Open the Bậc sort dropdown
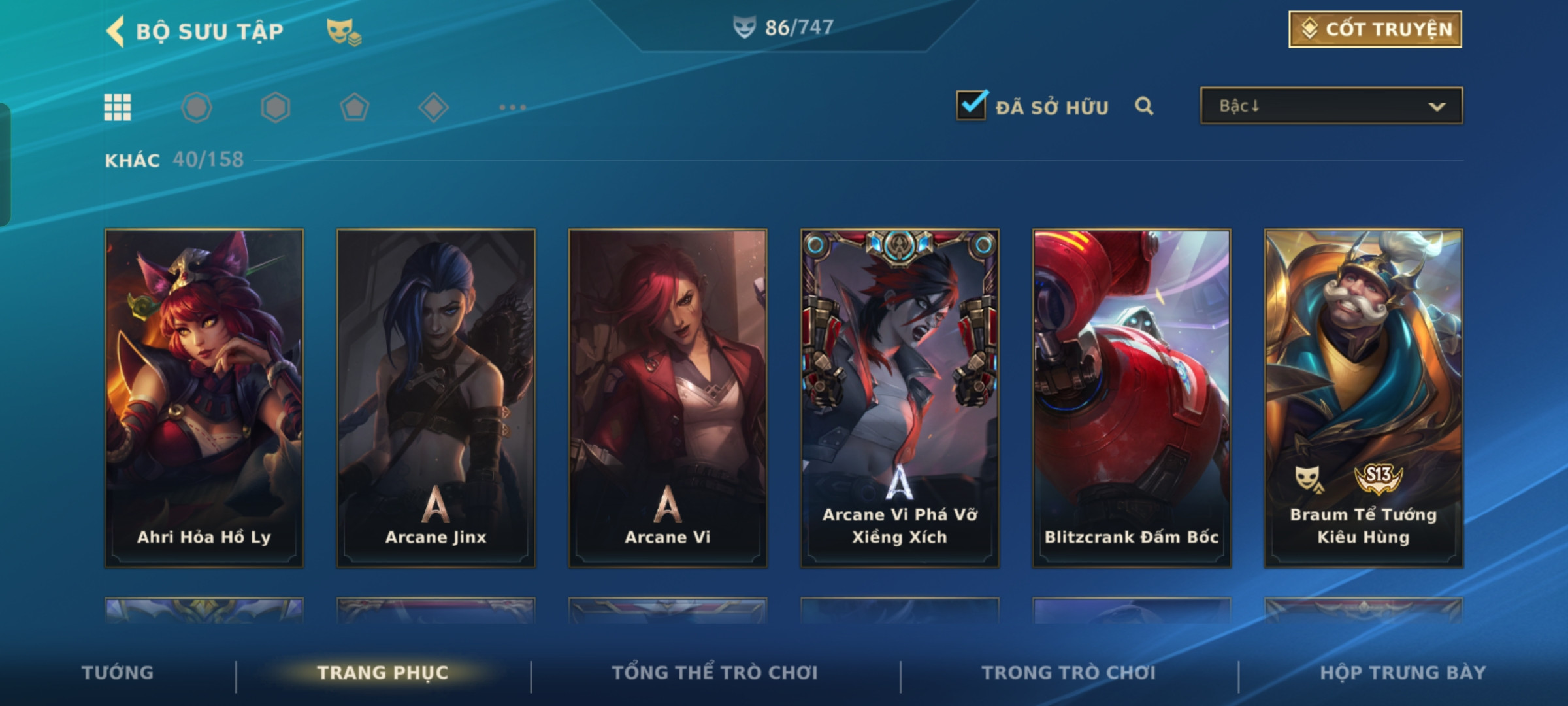This screenshot has width=1568, height=706. pyautogui.click(x=1331, y=106)
